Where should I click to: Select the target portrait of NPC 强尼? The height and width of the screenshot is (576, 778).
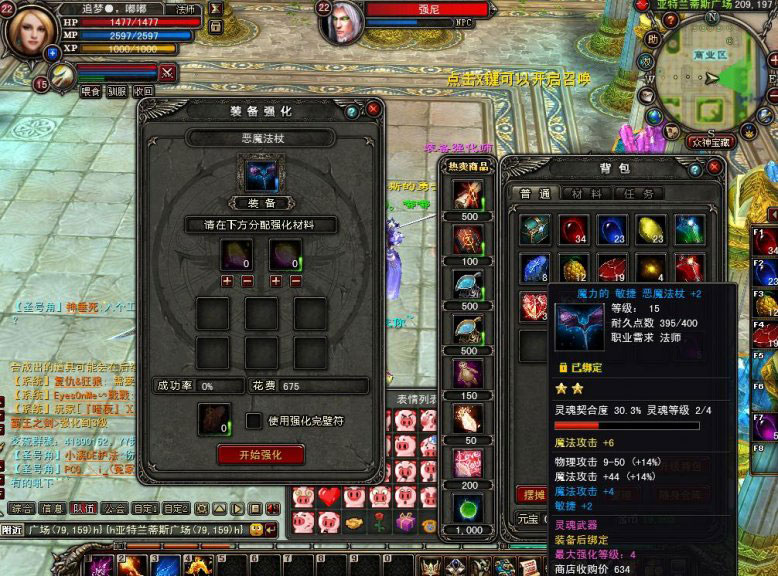tap(342, 22)
